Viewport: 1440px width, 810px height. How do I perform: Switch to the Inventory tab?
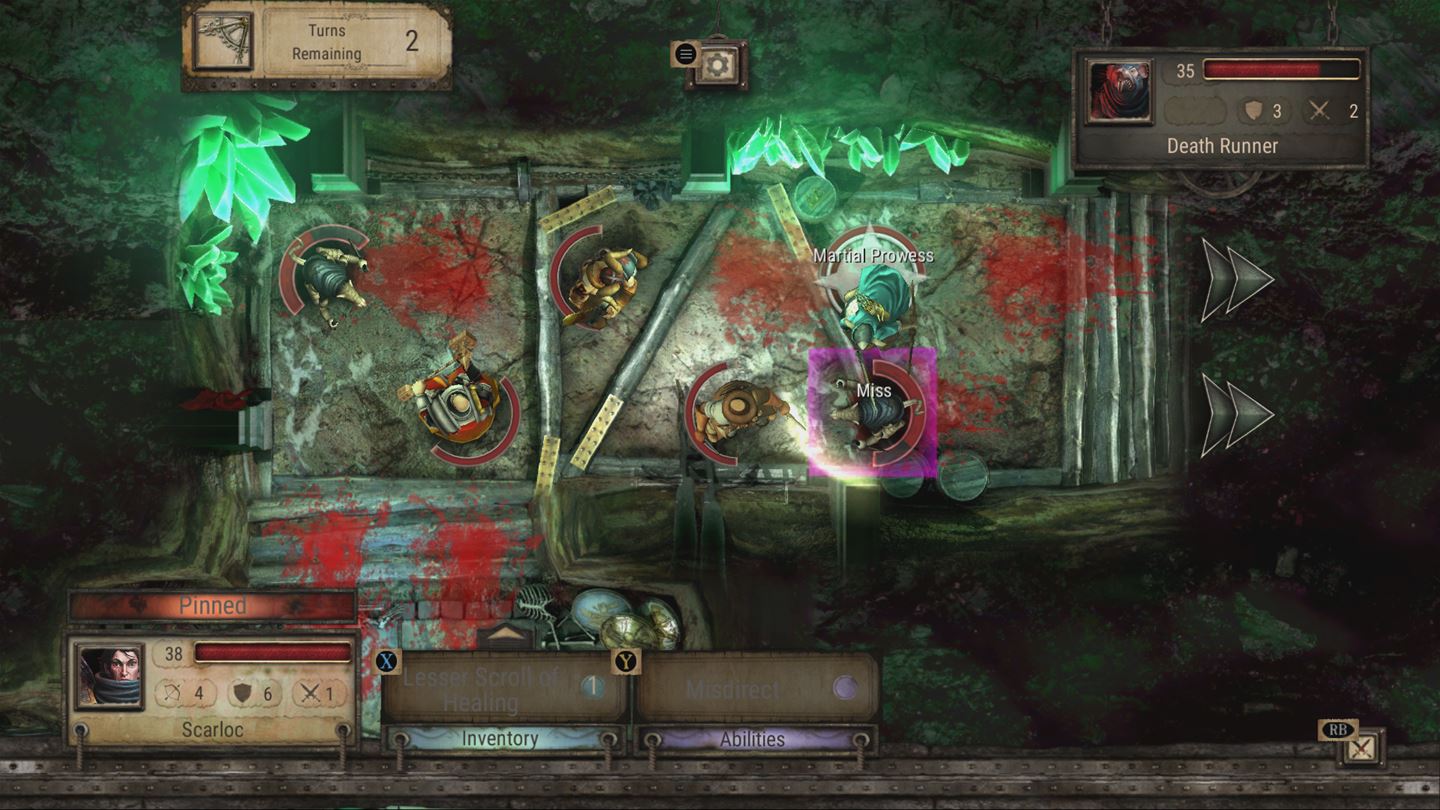[498, 740]
